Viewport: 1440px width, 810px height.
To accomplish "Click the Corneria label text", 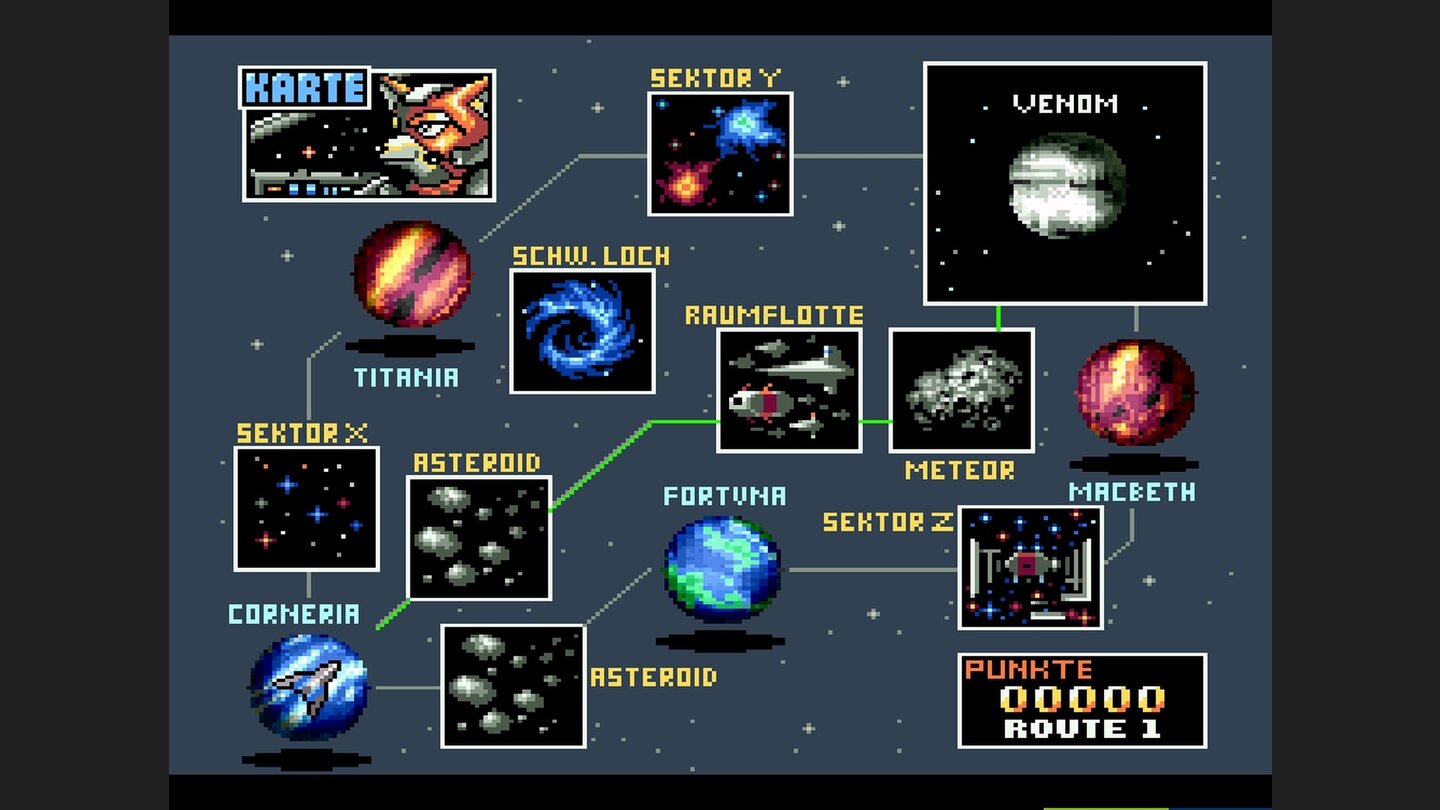I will click(297, 616).
